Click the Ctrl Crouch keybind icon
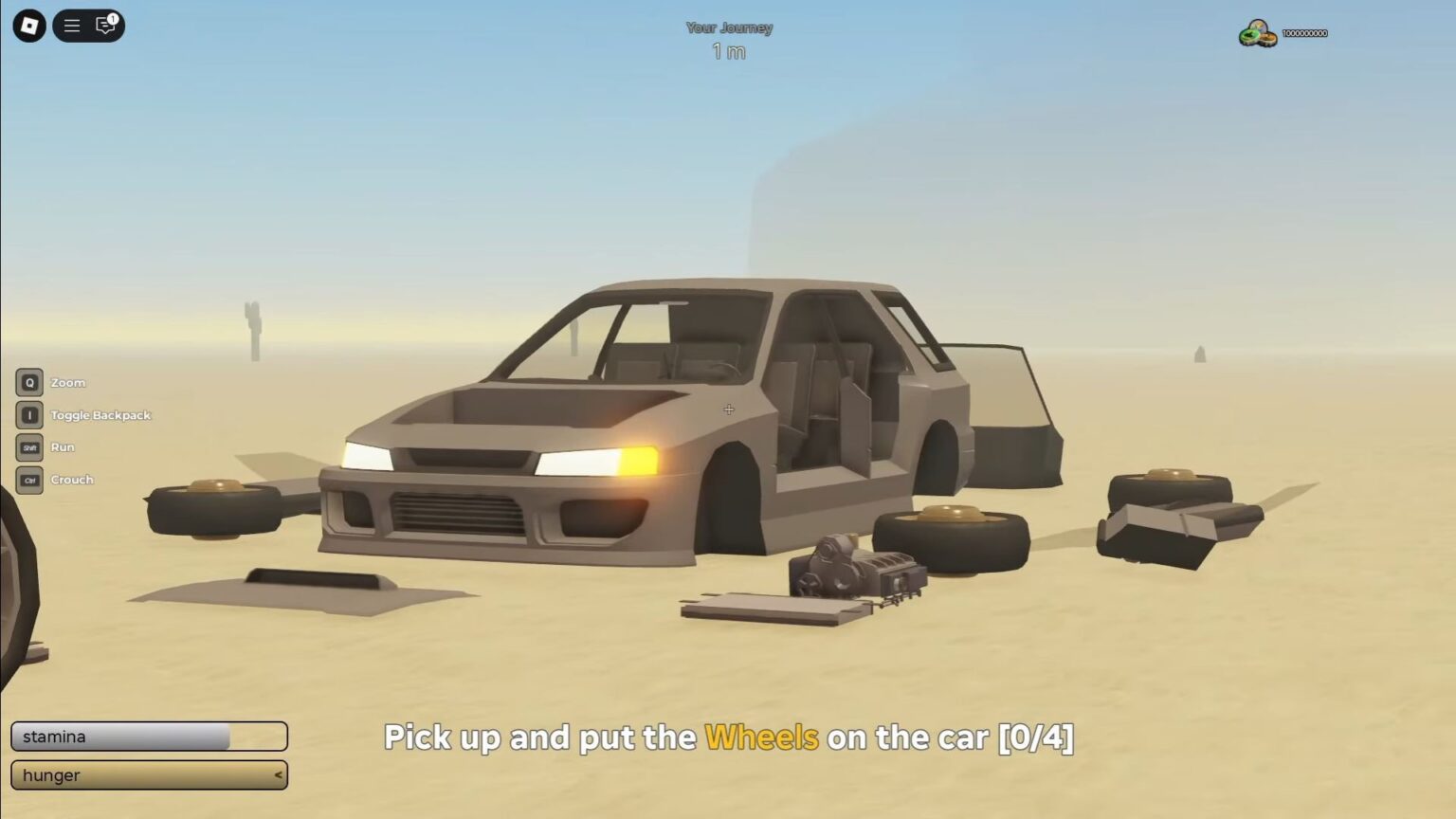This screenshot has height=819, width=1456. (28, 480)
